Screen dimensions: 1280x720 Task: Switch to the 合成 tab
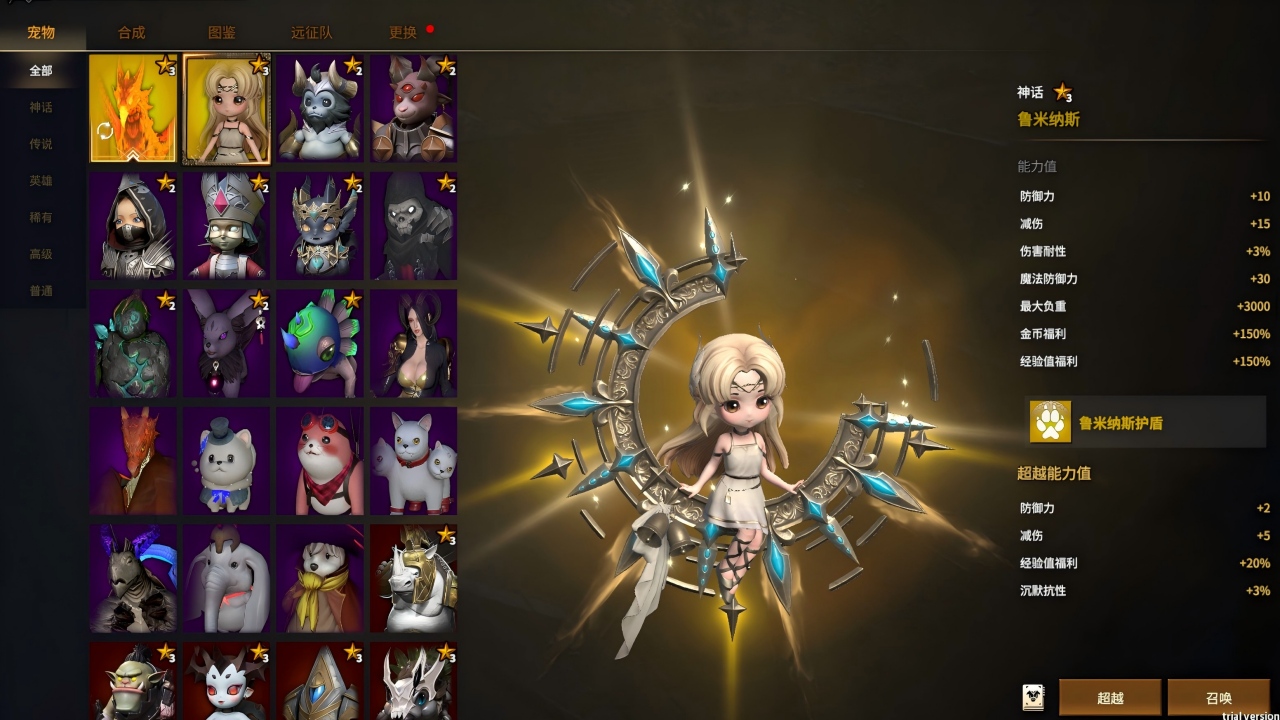click(131, 32)
